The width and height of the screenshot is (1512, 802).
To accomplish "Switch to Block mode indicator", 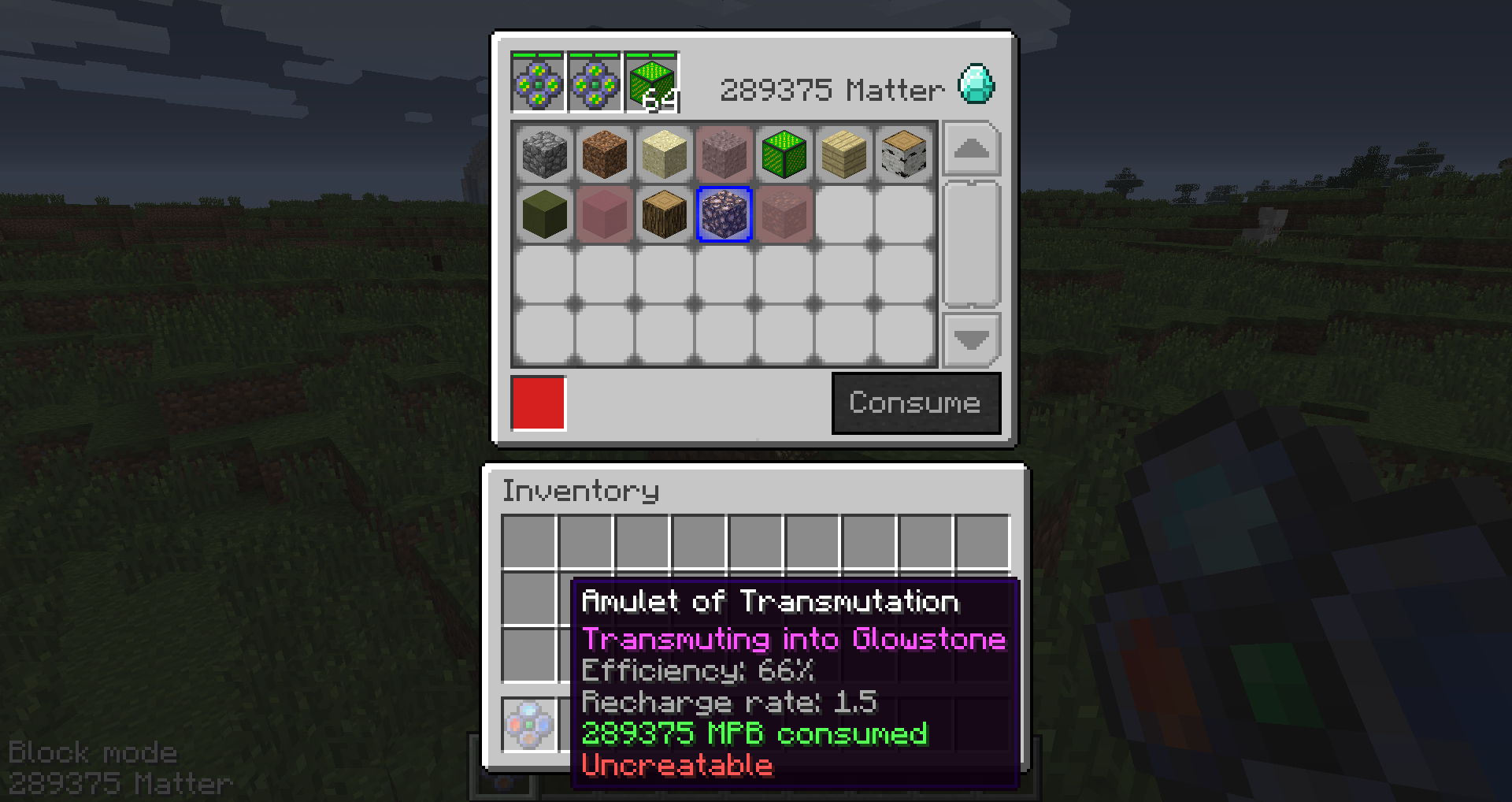I will click(94, 752).
